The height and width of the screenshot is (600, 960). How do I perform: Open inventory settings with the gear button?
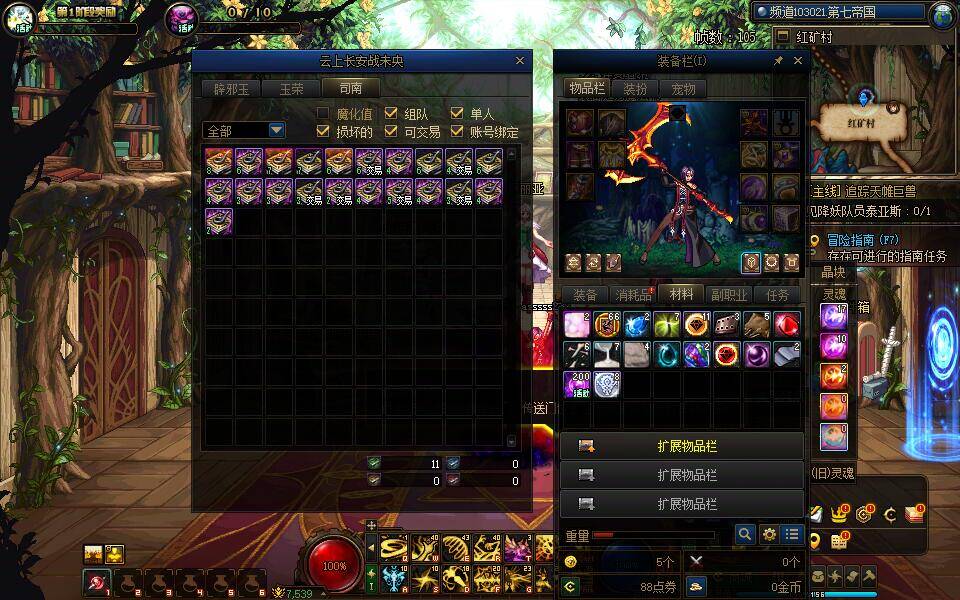[x=769, y=535]
